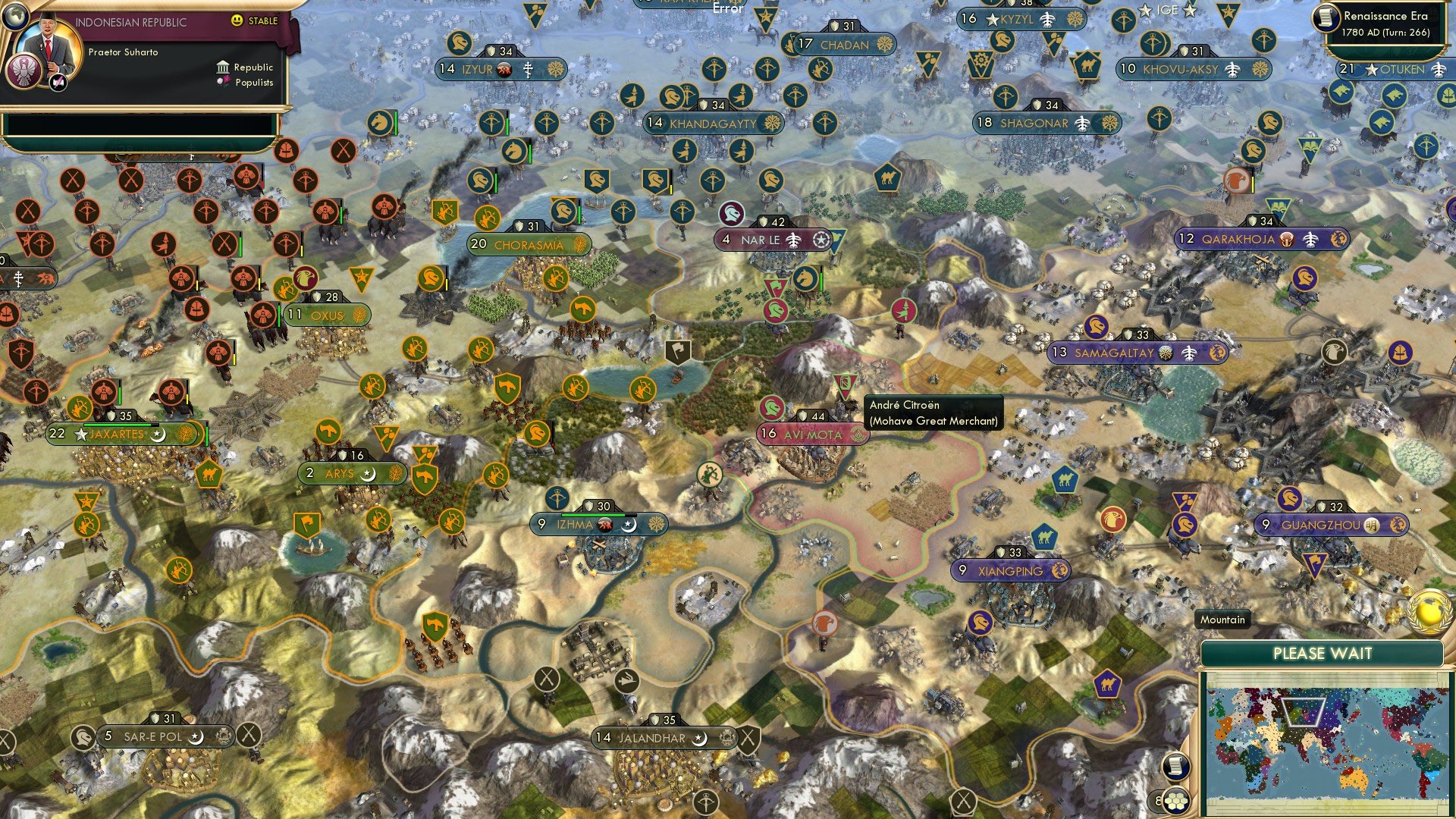The height and width of the screenshot is (819, 1456).
Task: Click the star icon on the Jaxartes city banner
Action: pyautogui.click(x=78, y=434)
